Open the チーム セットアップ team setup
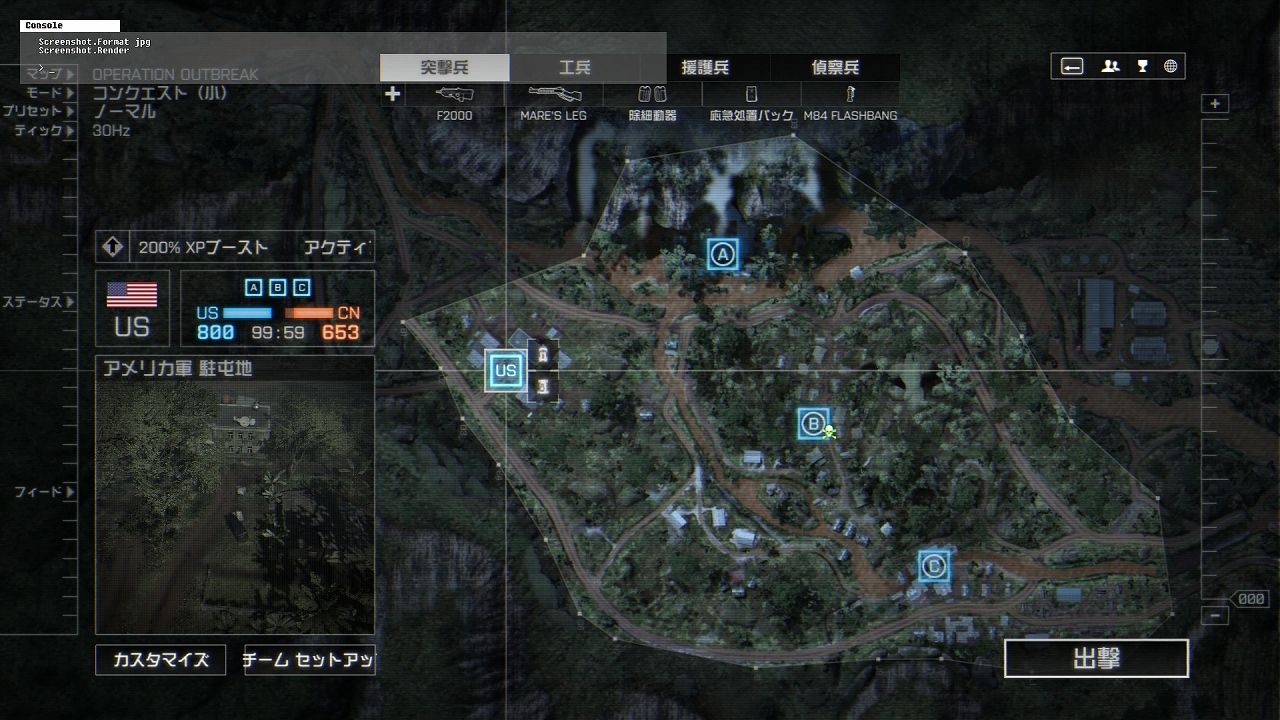Image resolution: width=1280 pixels, height=720 pixels. 309,660
